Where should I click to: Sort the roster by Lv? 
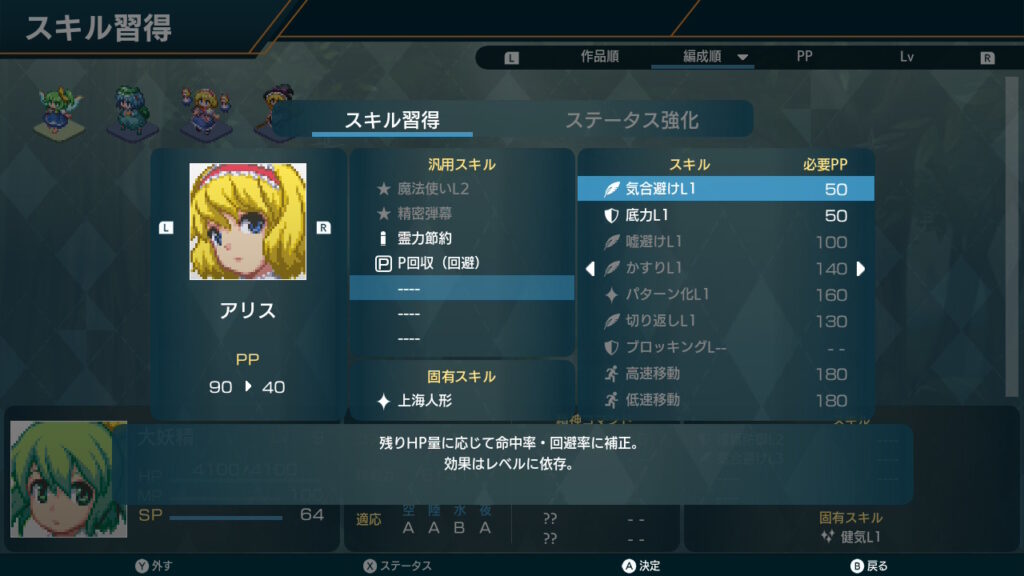coord(907,57)
